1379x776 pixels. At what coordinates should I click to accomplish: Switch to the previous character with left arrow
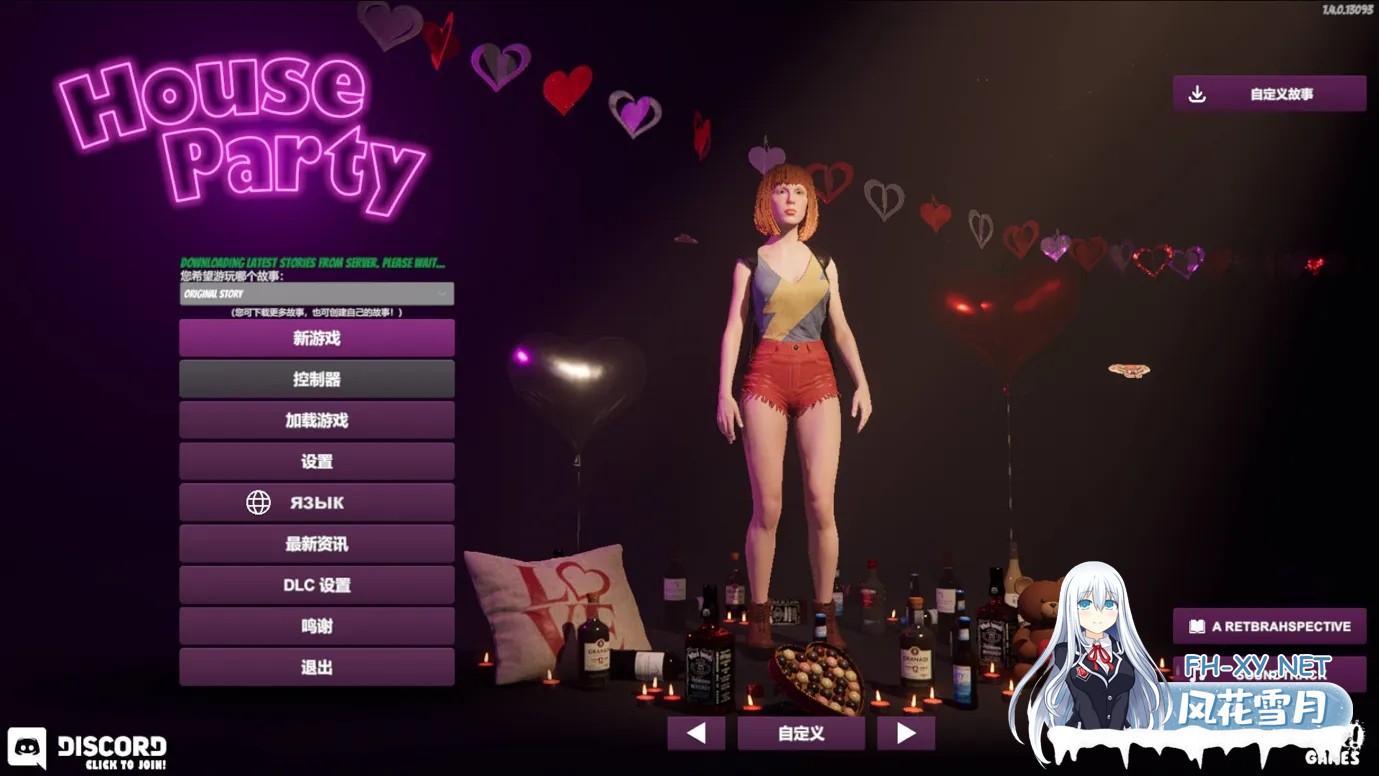coord(696,733)
